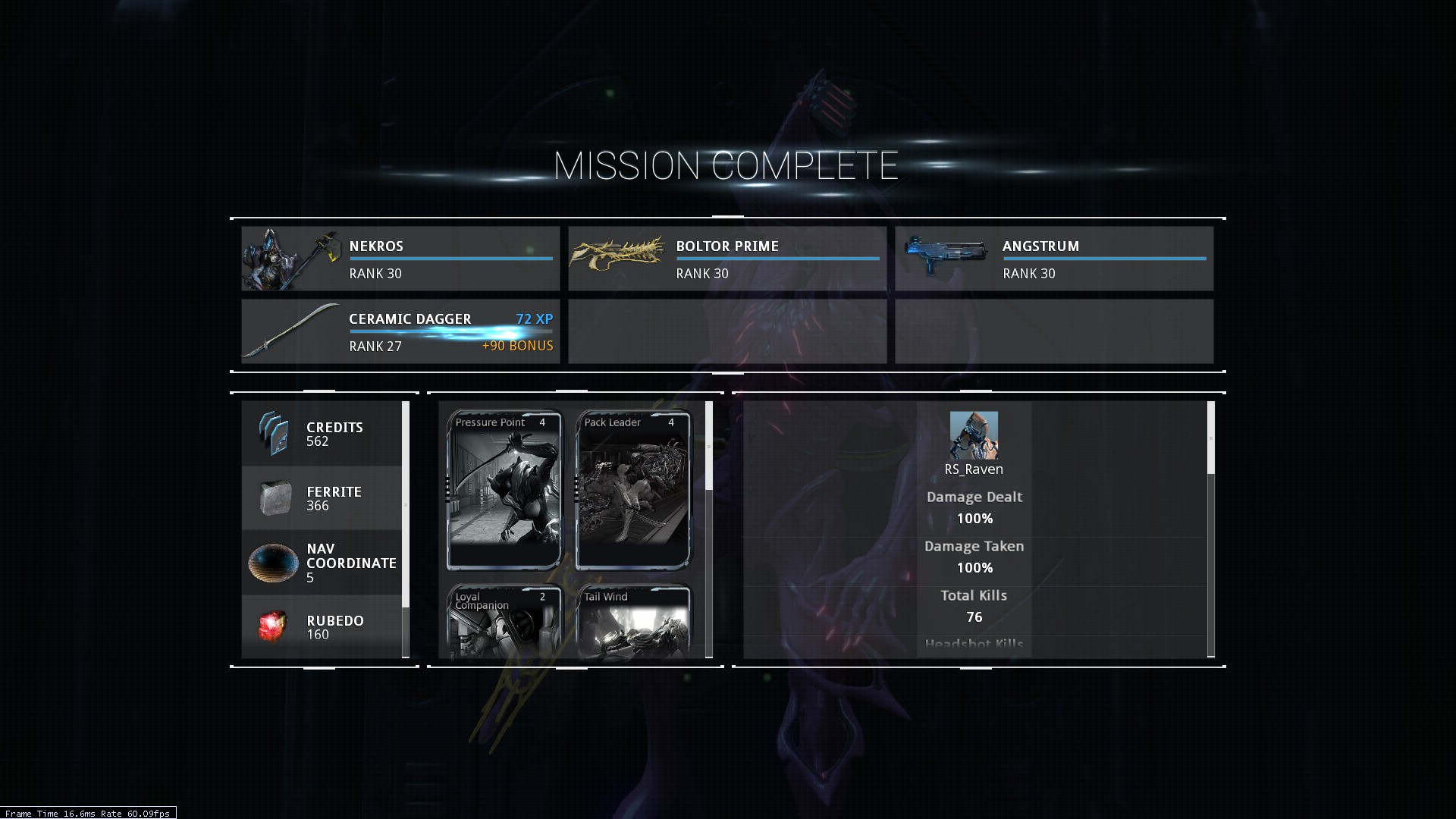Click the mod rewards list scrollbar
This screenshot has height=819, width=1456.
[x=709, y=447]
